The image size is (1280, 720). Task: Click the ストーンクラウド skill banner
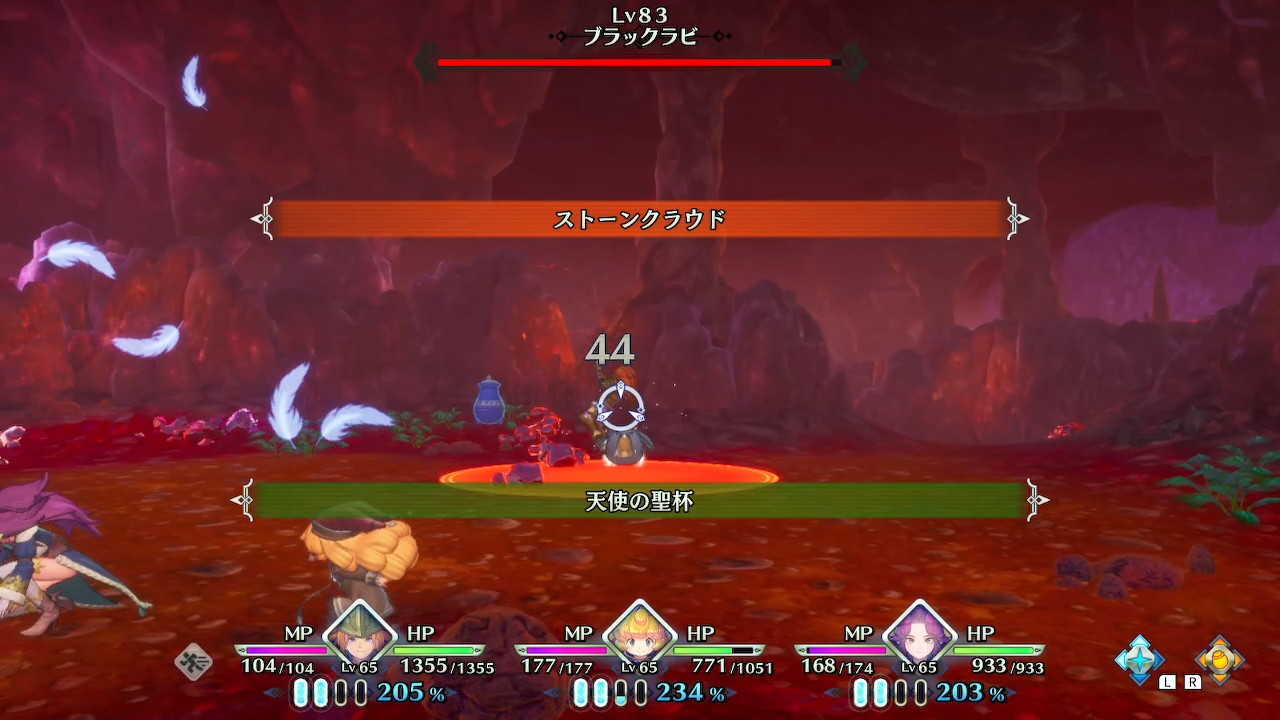640,218
